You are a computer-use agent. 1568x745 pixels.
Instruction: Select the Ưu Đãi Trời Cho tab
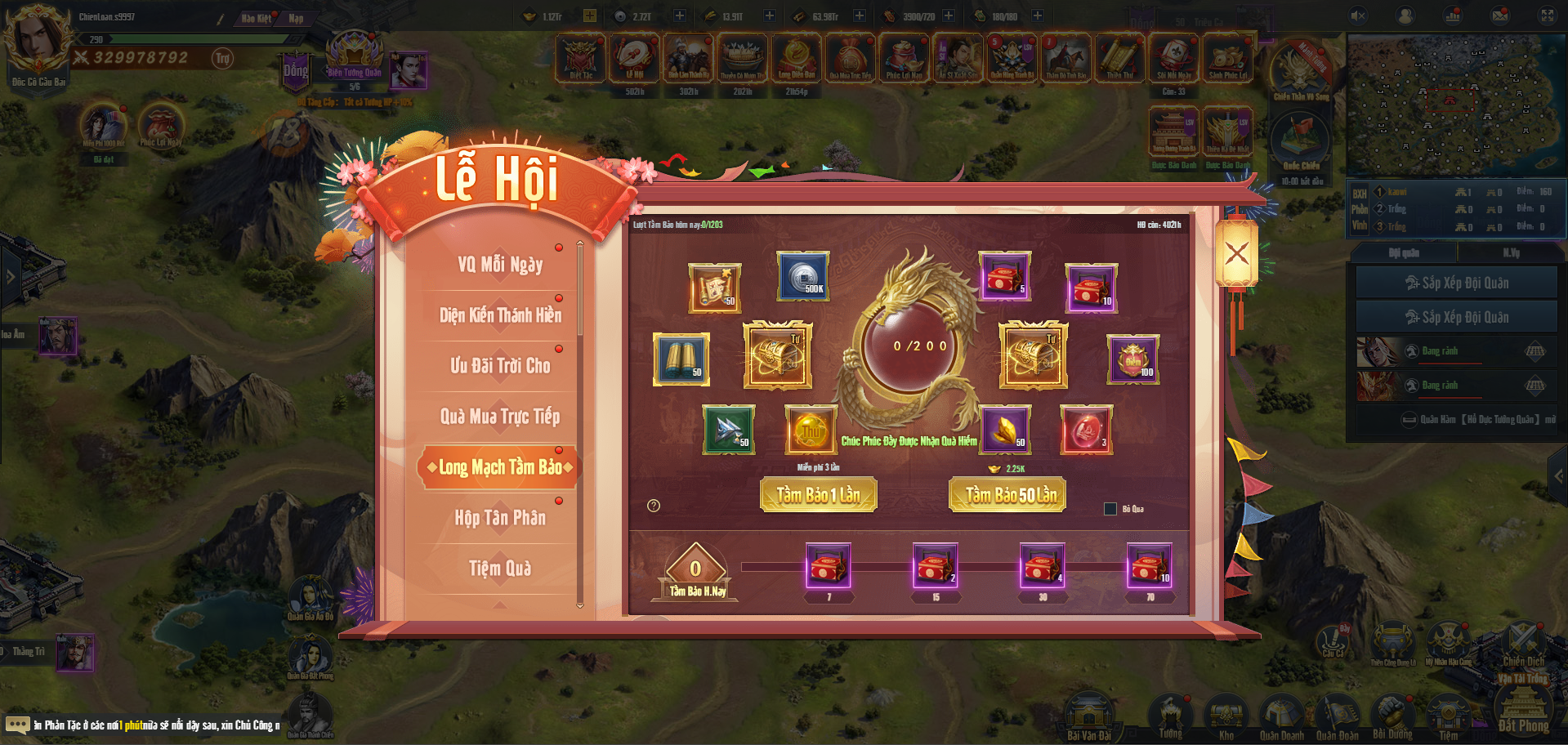click(x=500, y=366)
